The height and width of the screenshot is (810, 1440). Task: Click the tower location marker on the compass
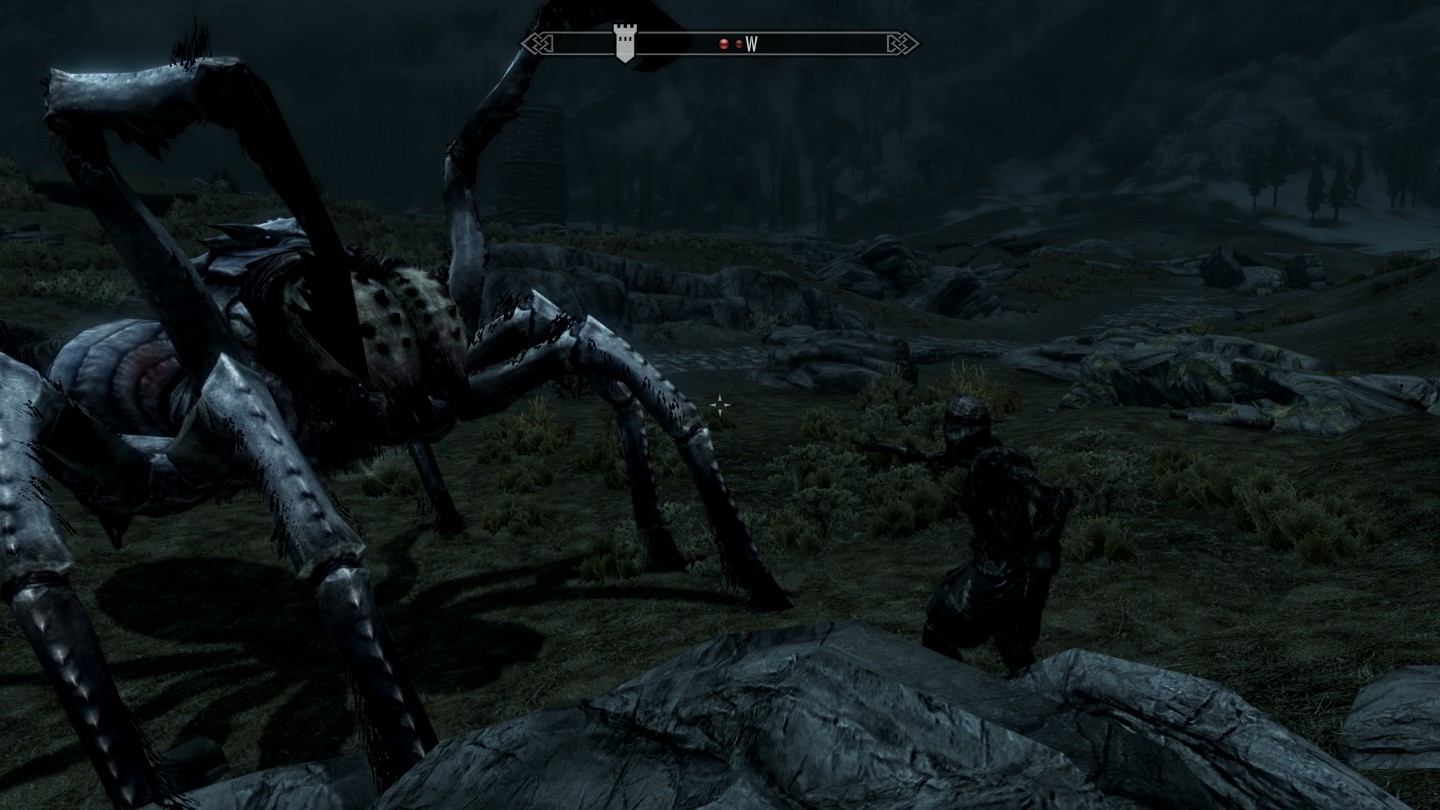(x=627, y=42)
